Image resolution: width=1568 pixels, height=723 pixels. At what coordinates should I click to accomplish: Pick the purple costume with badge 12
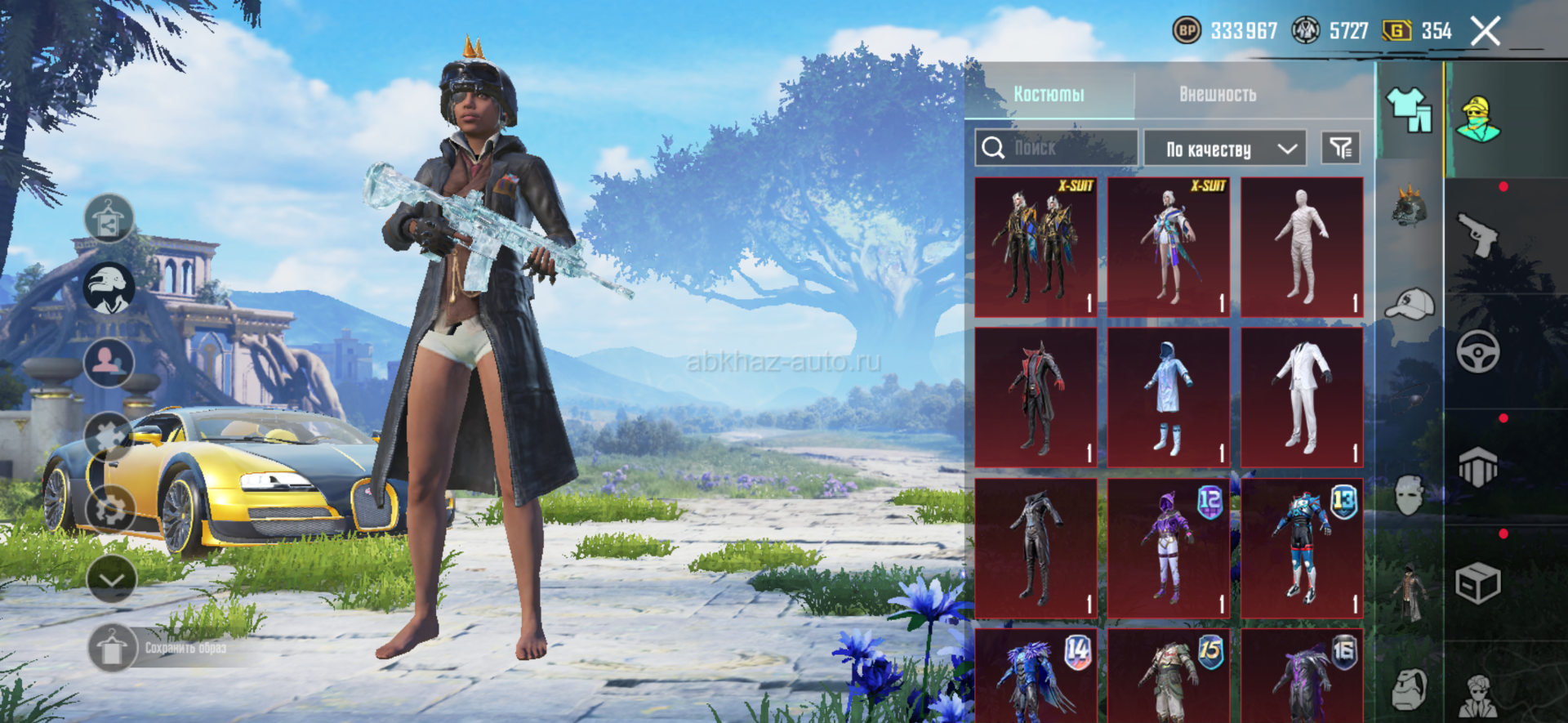pyautogui.click(x=1169, y=549)
